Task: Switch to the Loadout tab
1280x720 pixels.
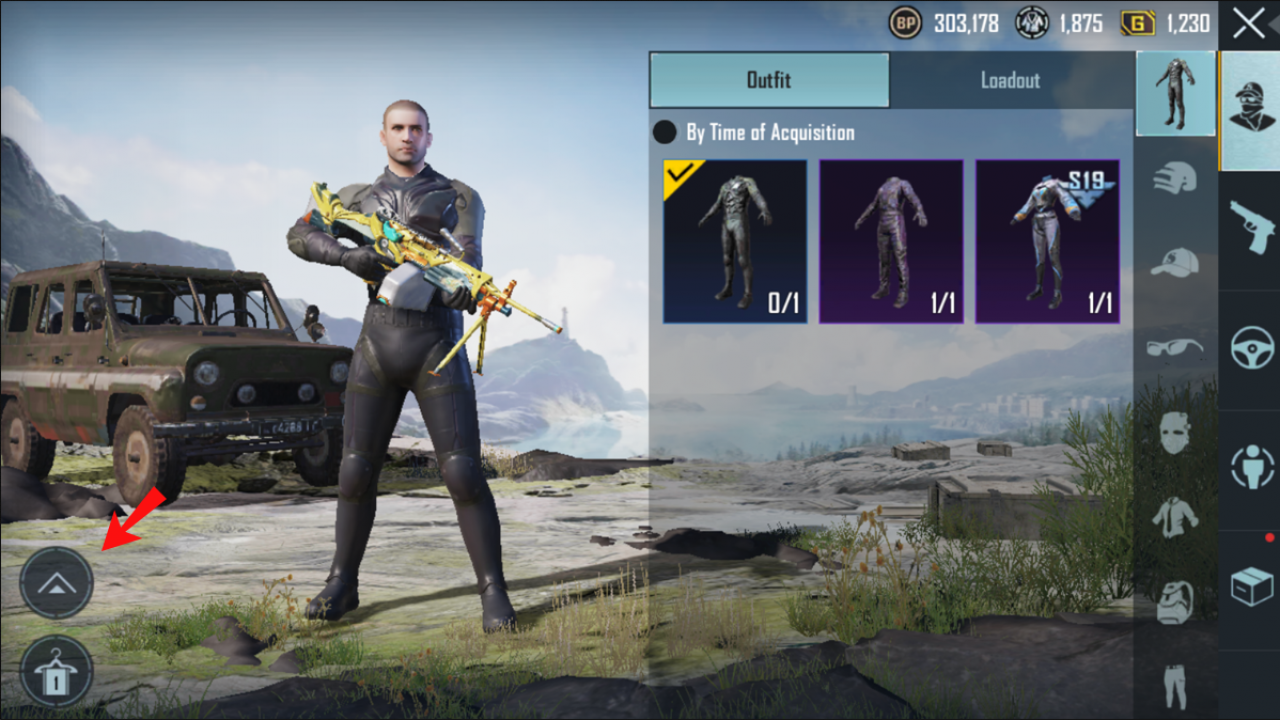Action: click(x=1009, y=81)
